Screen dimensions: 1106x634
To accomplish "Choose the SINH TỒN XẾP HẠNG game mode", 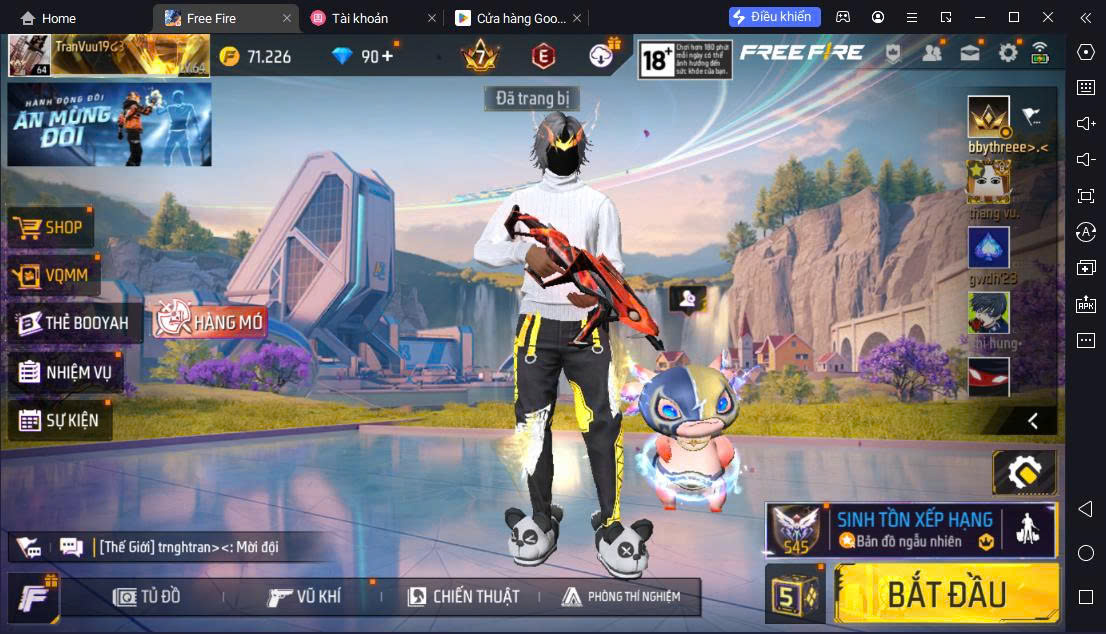I will tap(911, 529).
